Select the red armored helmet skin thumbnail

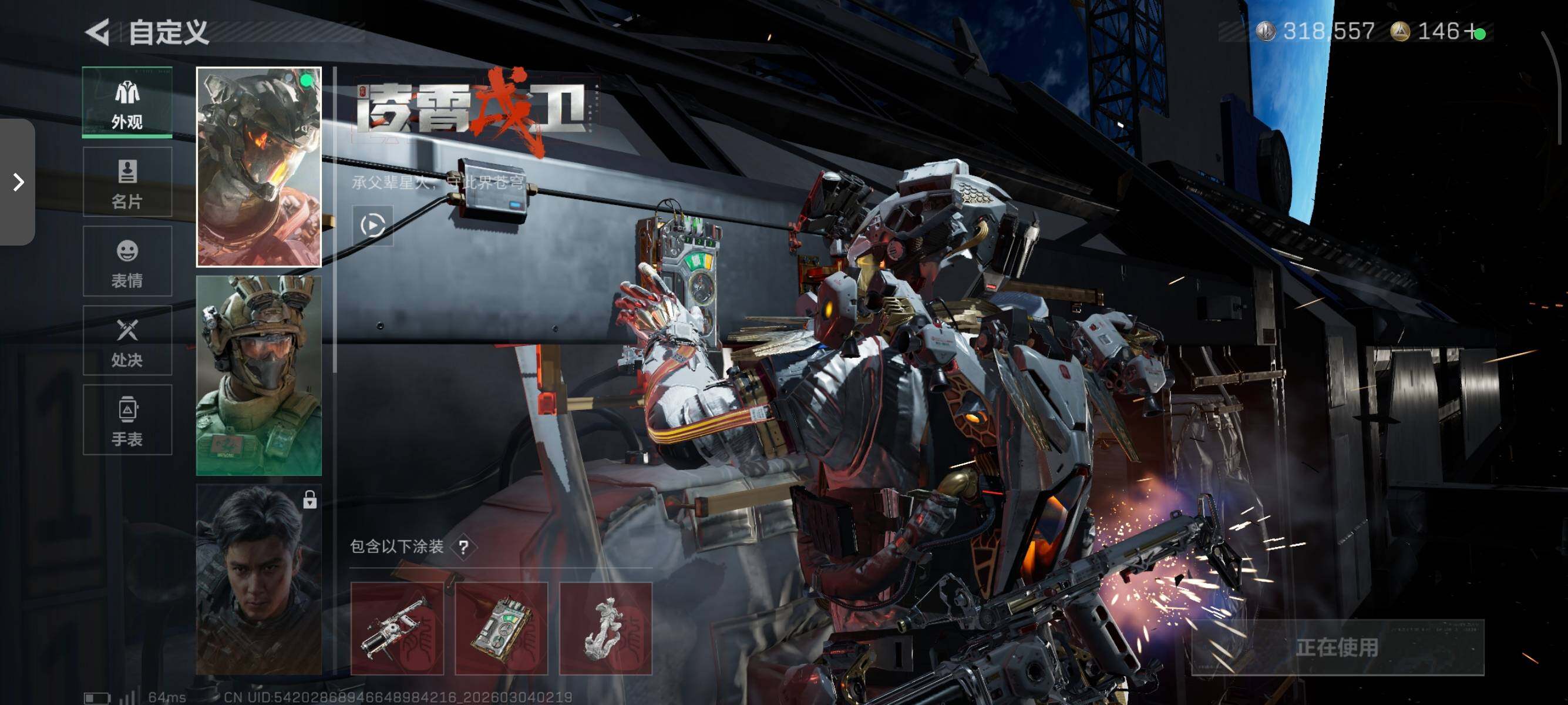coord(259,167)
